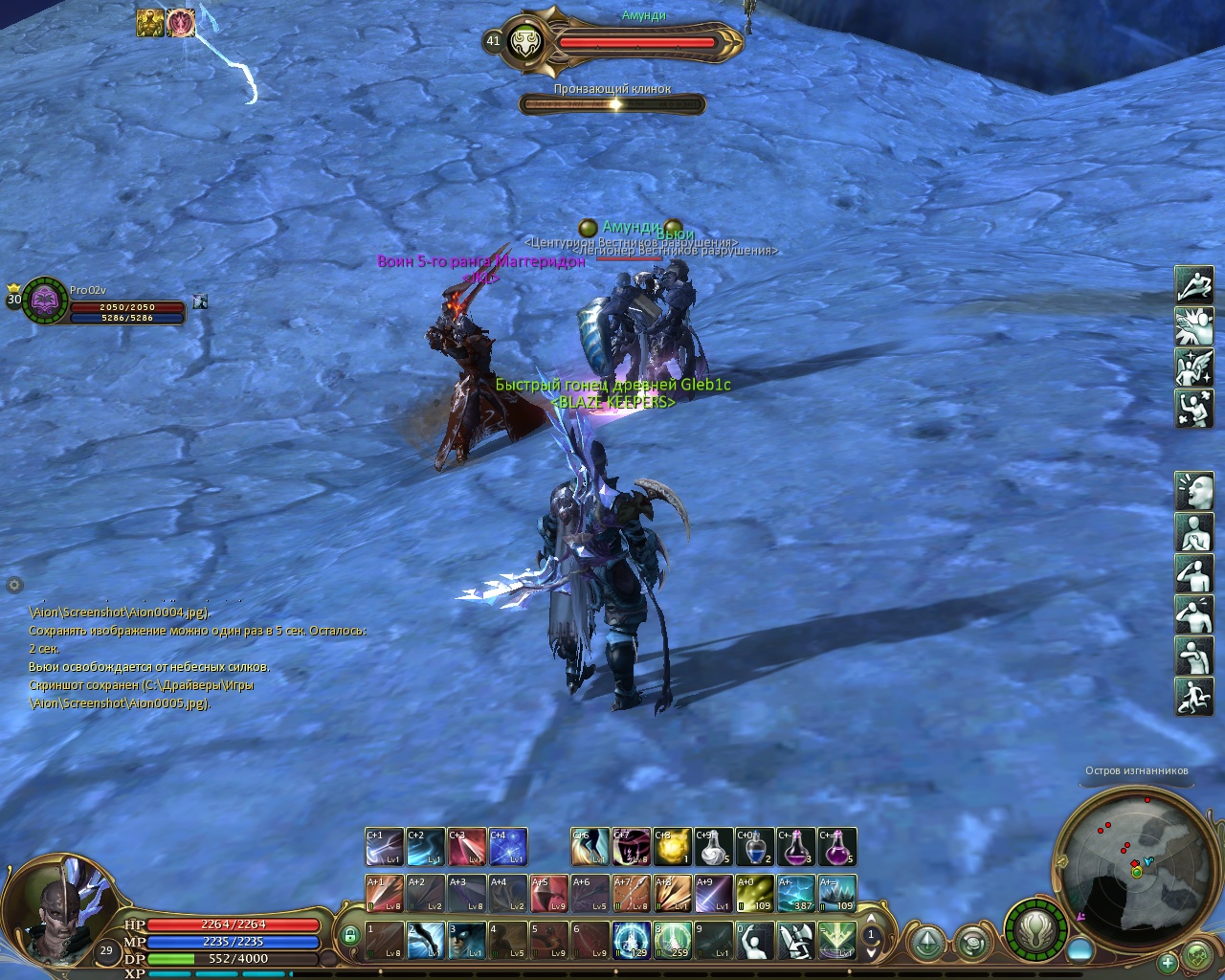Trigger the red slash skill in A+5
Image resolution: width=1225 pixels, height=980 pixels.
tap(548, 894)
